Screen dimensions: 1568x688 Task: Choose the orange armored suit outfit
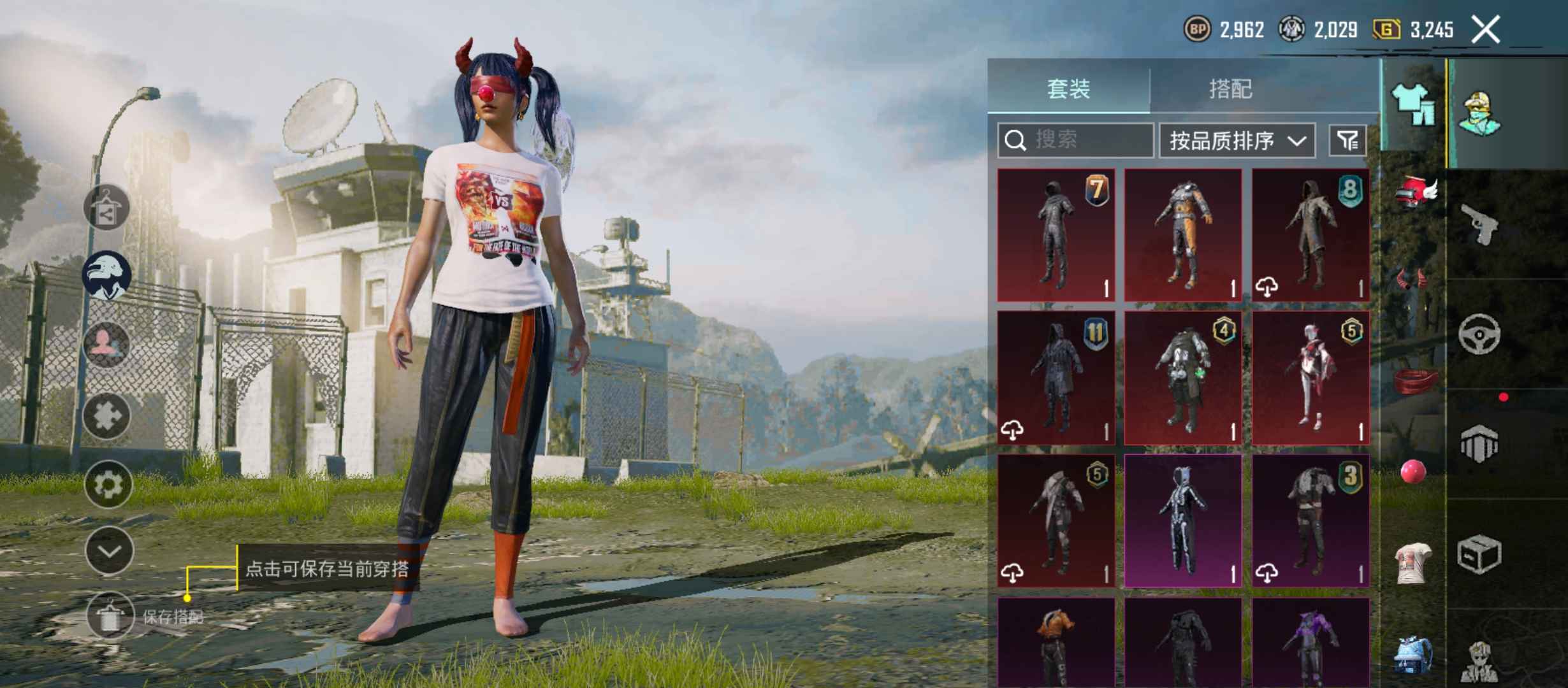1183,235
